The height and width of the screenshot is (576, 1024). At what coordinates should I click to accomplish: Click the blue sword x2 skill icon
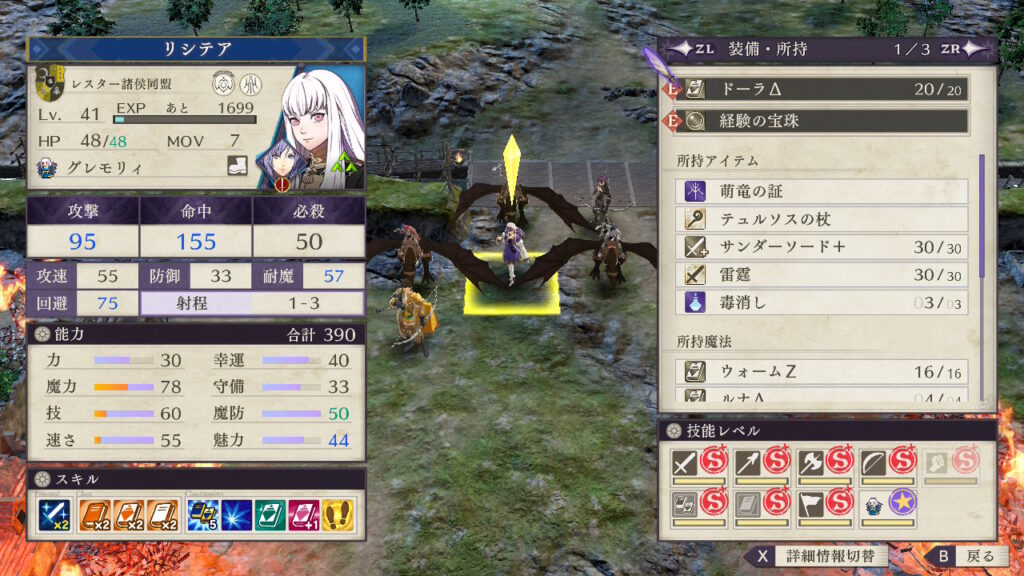(52, 515)
